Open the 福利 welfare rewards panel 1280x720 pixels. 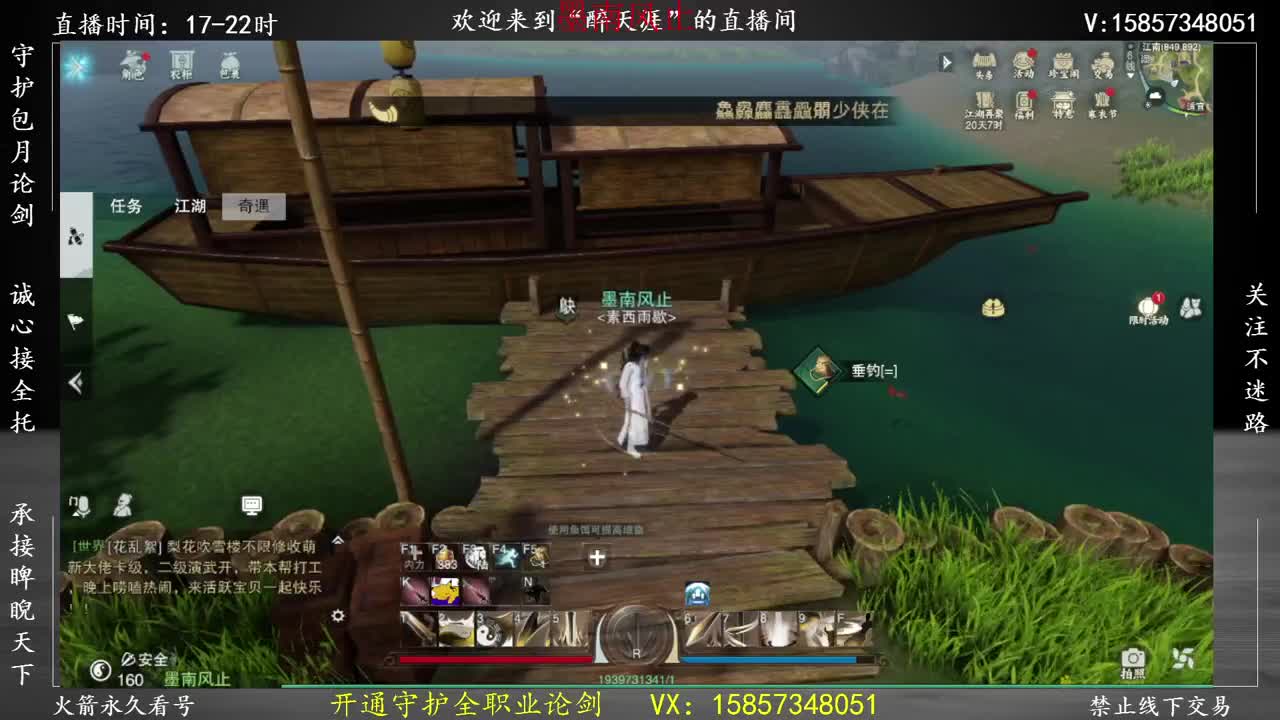point(1025,101)
